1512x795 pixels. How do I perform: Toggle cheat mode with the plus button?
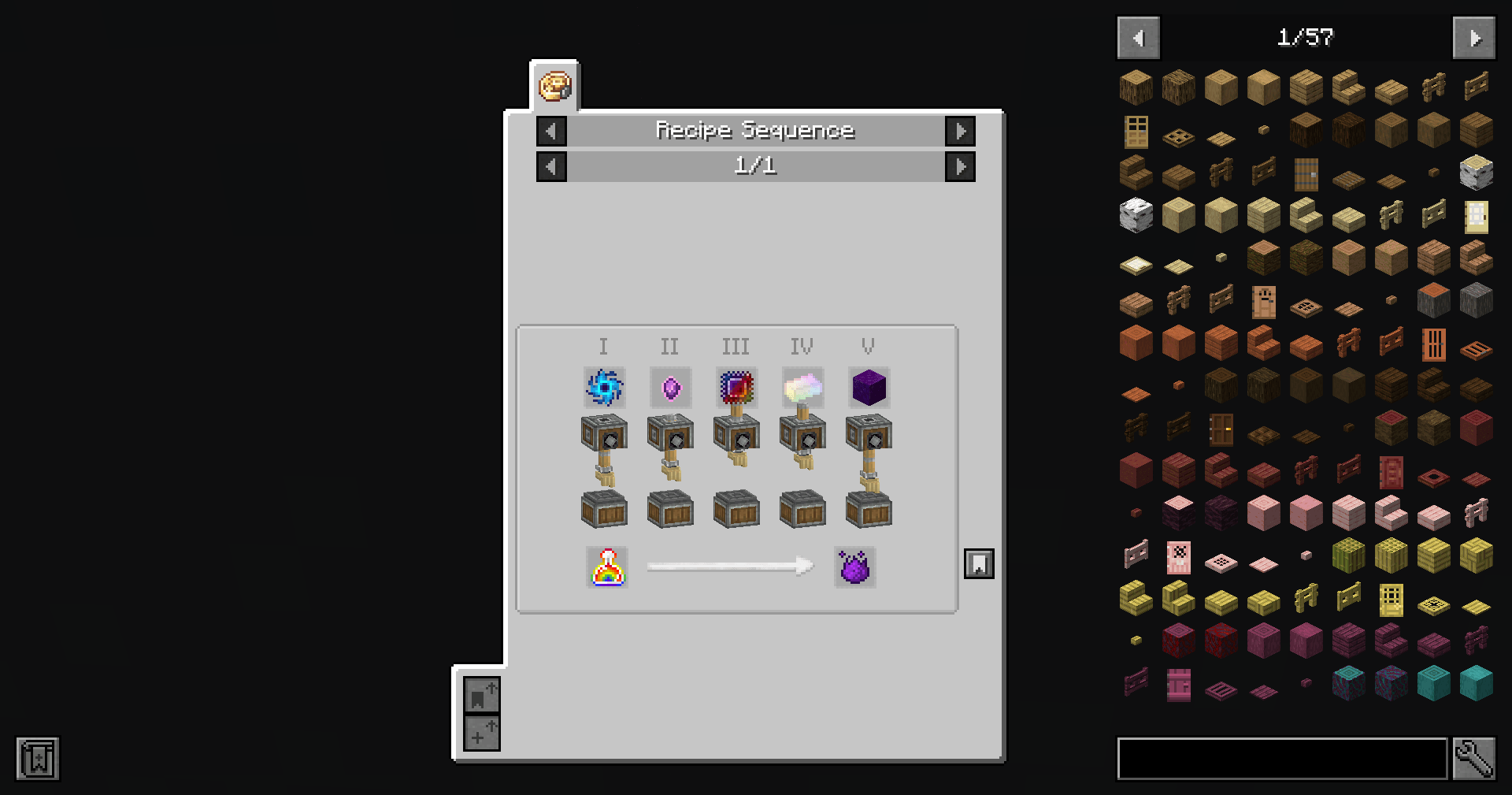(481, 734)
